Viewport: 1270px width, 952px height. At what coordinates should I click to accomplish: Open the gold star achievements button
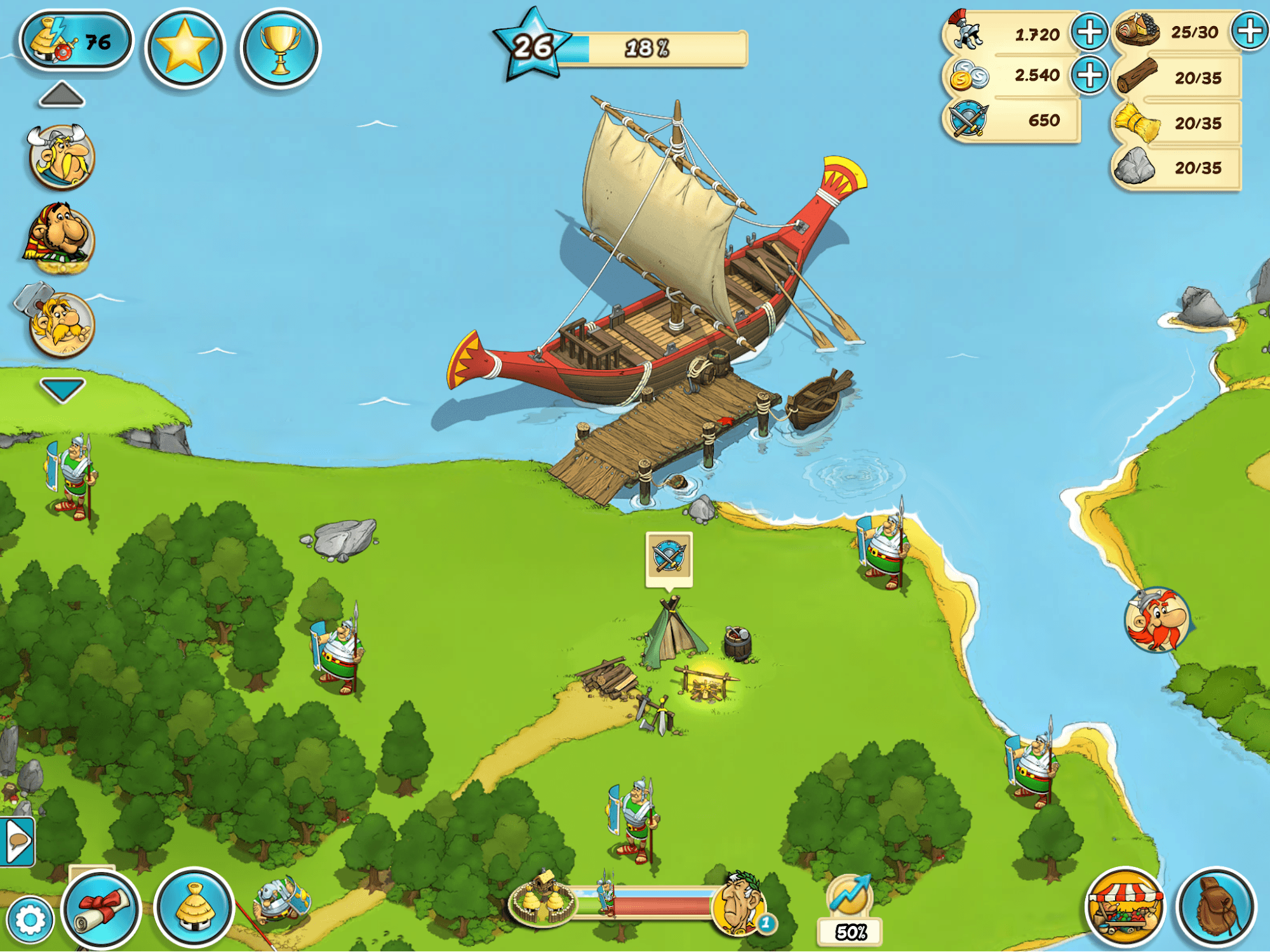click(185, 48)
